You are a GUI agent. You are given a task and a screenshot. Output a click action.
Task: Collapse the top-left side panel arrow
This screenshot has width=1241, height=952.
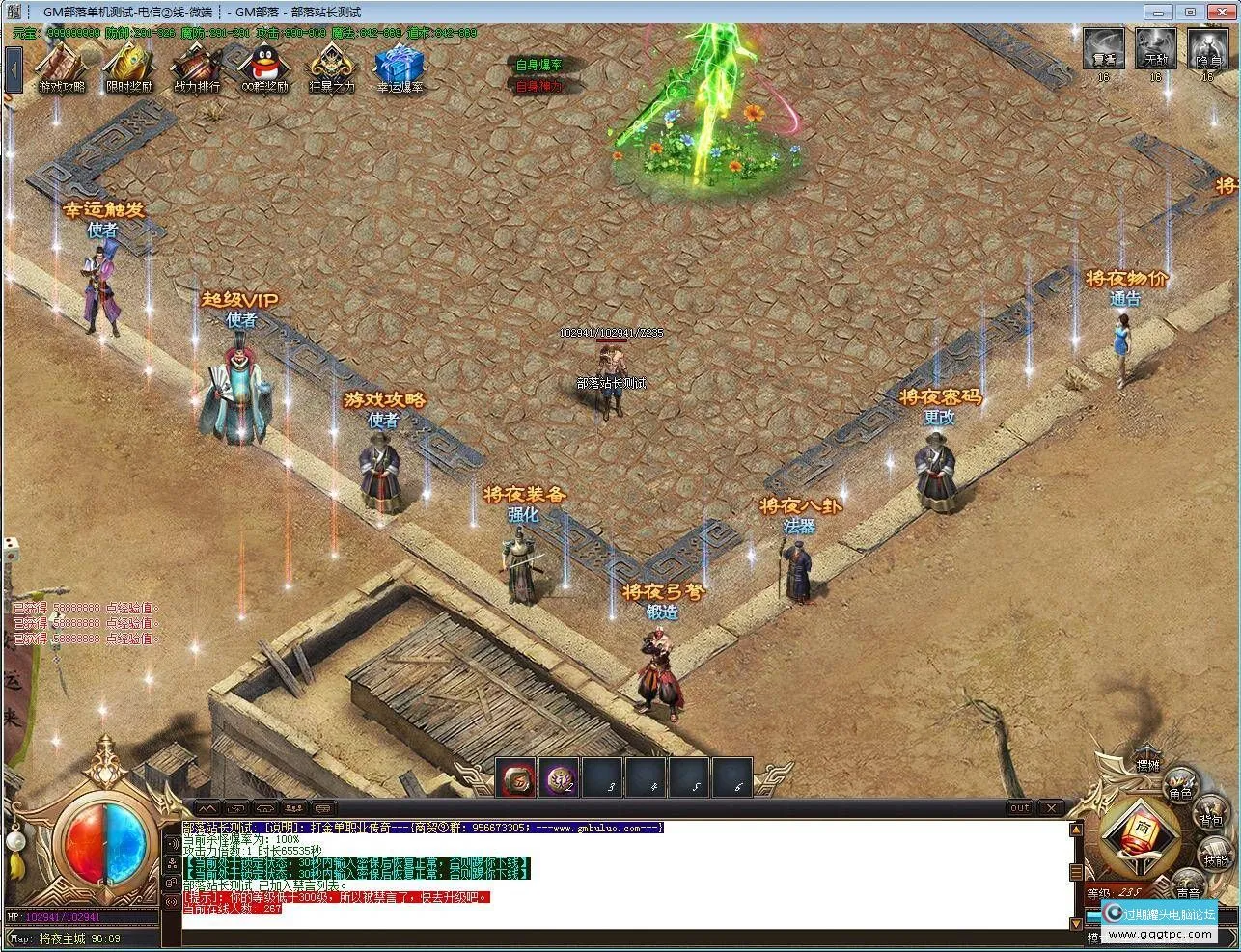(x=14, y=69)
